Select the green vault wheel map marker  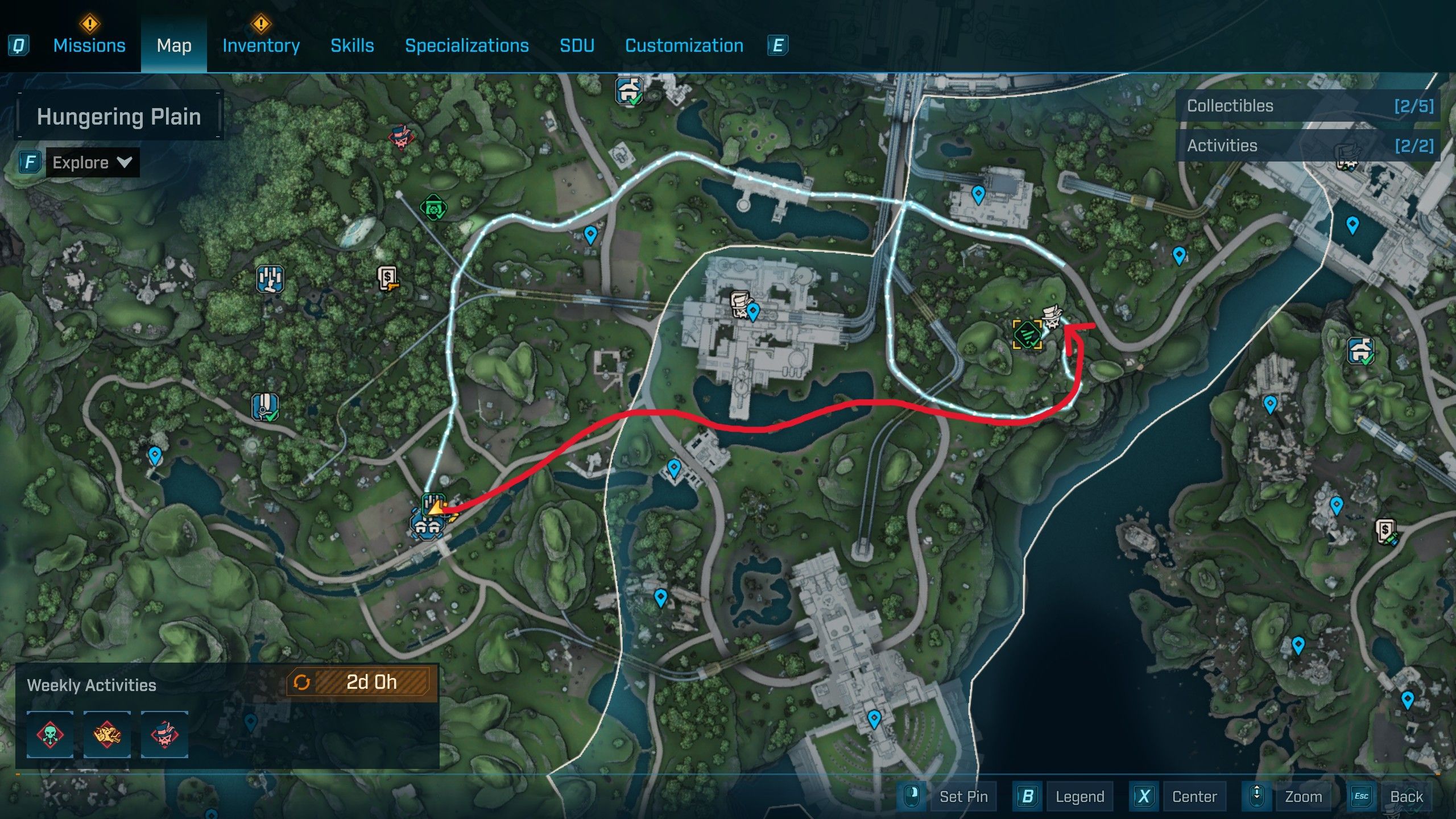(433, 208)
